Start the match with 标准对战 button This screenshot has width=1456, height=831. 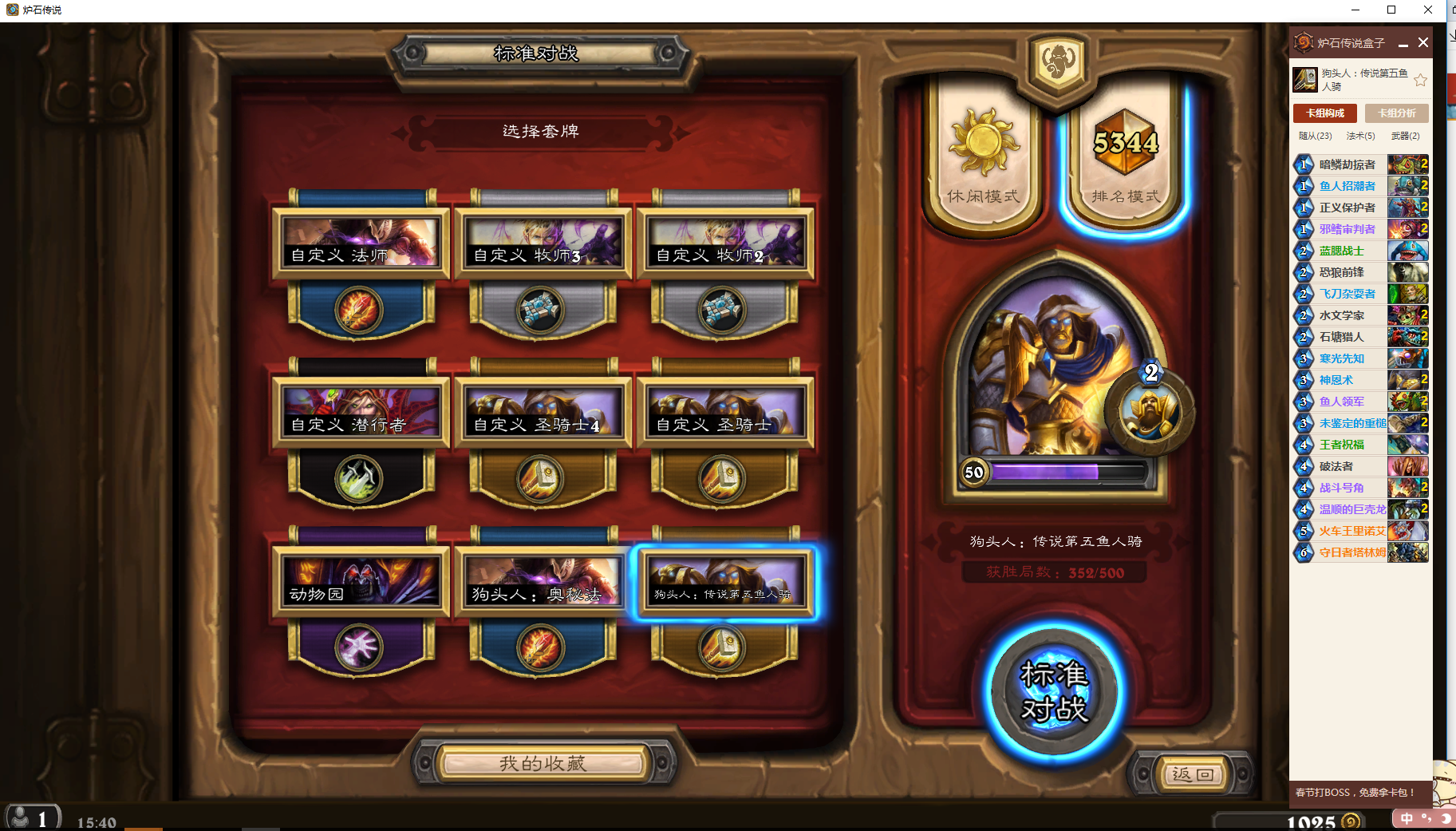click(x=1054, y=691)
